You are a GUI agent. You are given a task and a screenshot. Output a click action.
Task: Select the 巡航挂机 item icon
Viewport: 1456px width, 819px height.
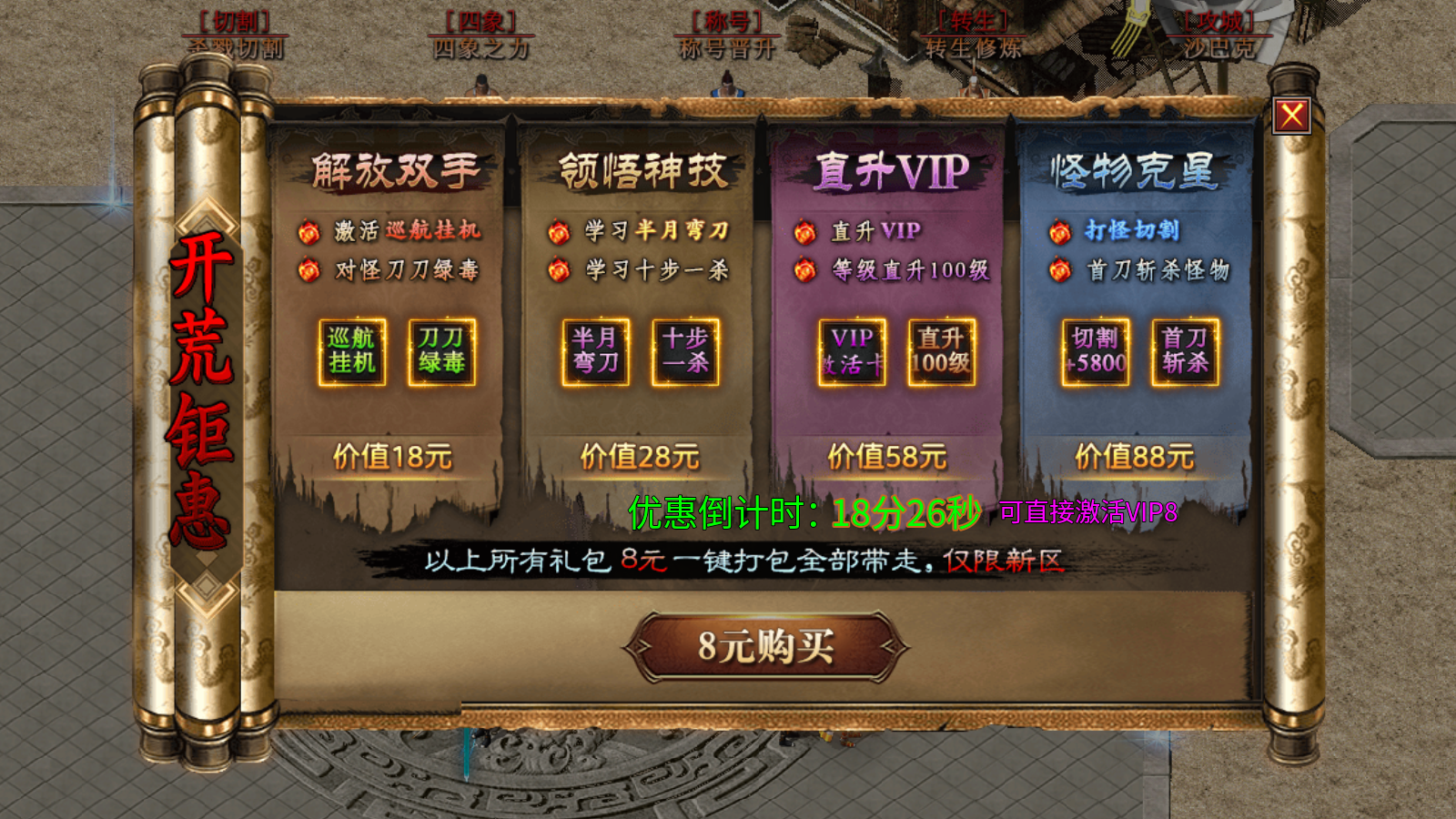[x=354, y=353]
